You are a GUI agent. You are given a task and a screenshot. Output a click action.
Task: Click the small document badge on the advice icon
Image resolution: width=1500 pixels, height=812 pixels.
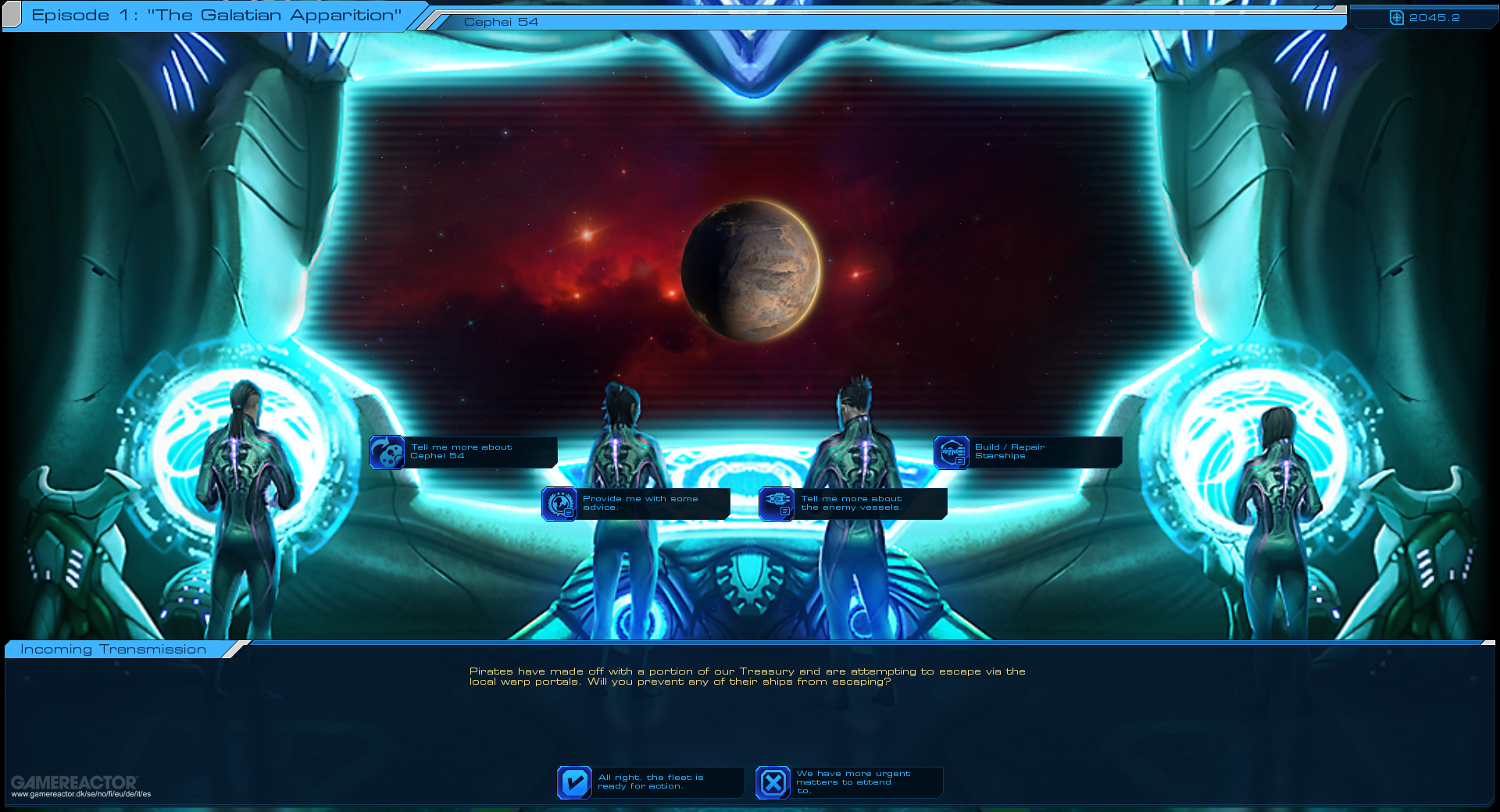[x=569, y=514]
